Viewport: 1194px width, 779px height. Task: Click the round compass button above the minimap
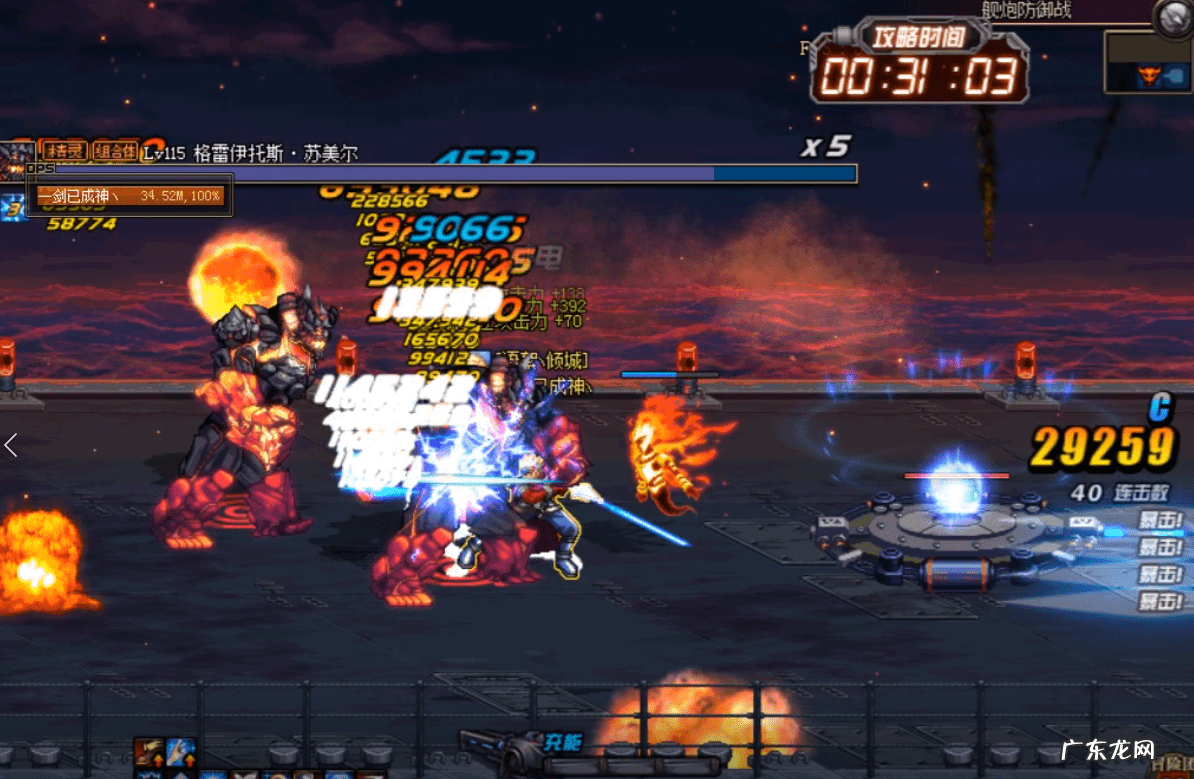point(1172,17)
